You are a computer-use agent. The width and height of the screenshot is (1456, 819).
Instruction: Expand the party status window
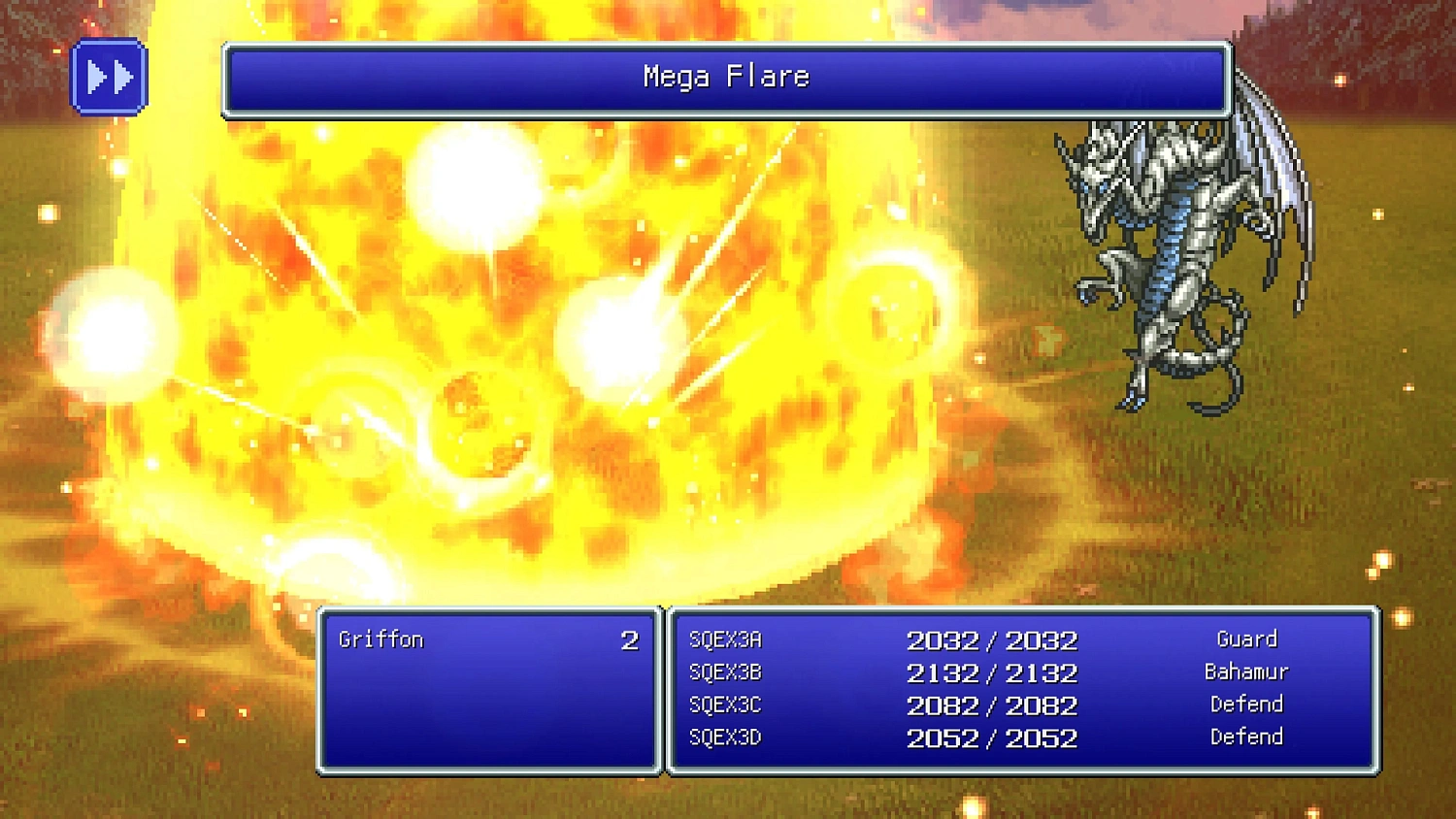point(1019,689)
